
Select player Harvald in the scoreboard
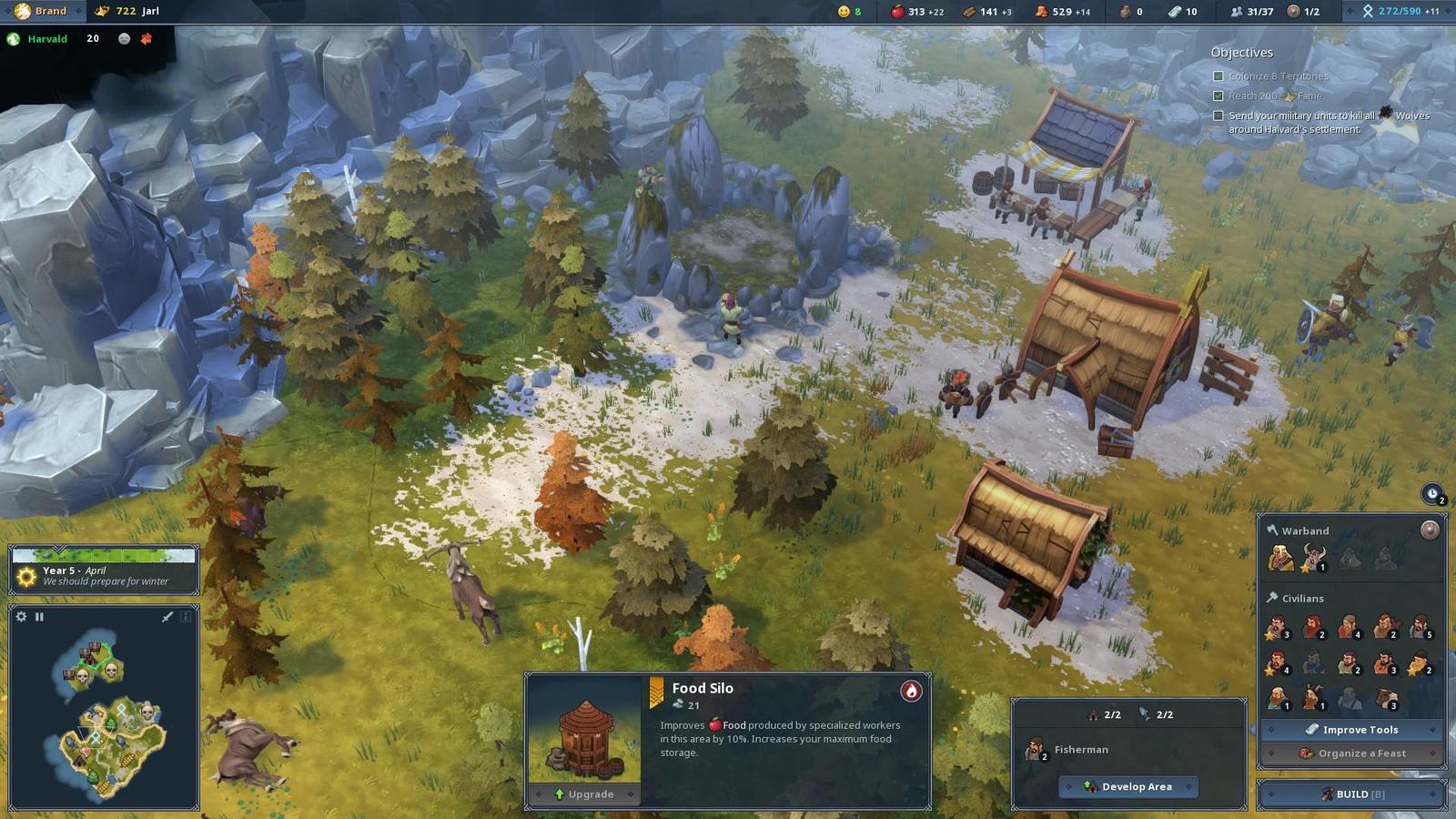coord(47,39)
